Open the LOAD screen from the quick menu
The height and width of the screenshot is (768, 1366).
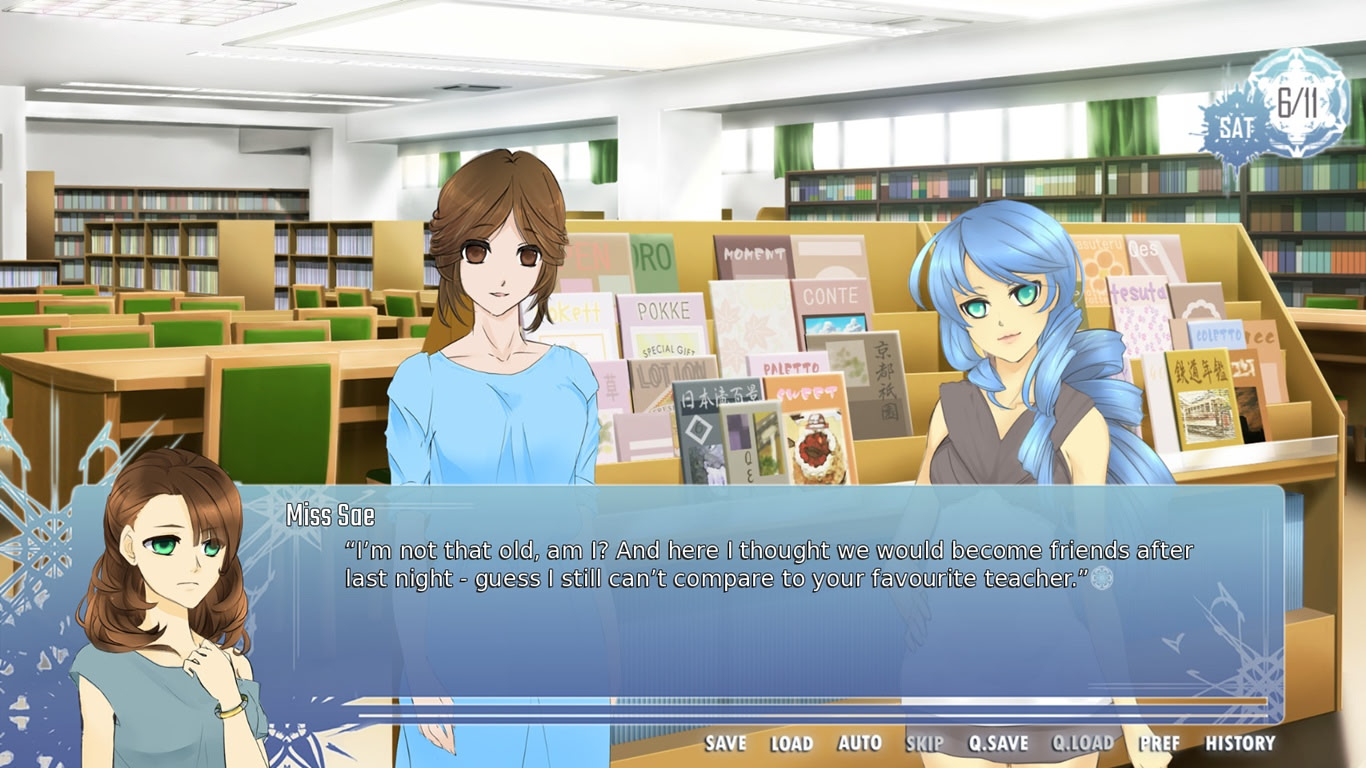click(793, 744)
